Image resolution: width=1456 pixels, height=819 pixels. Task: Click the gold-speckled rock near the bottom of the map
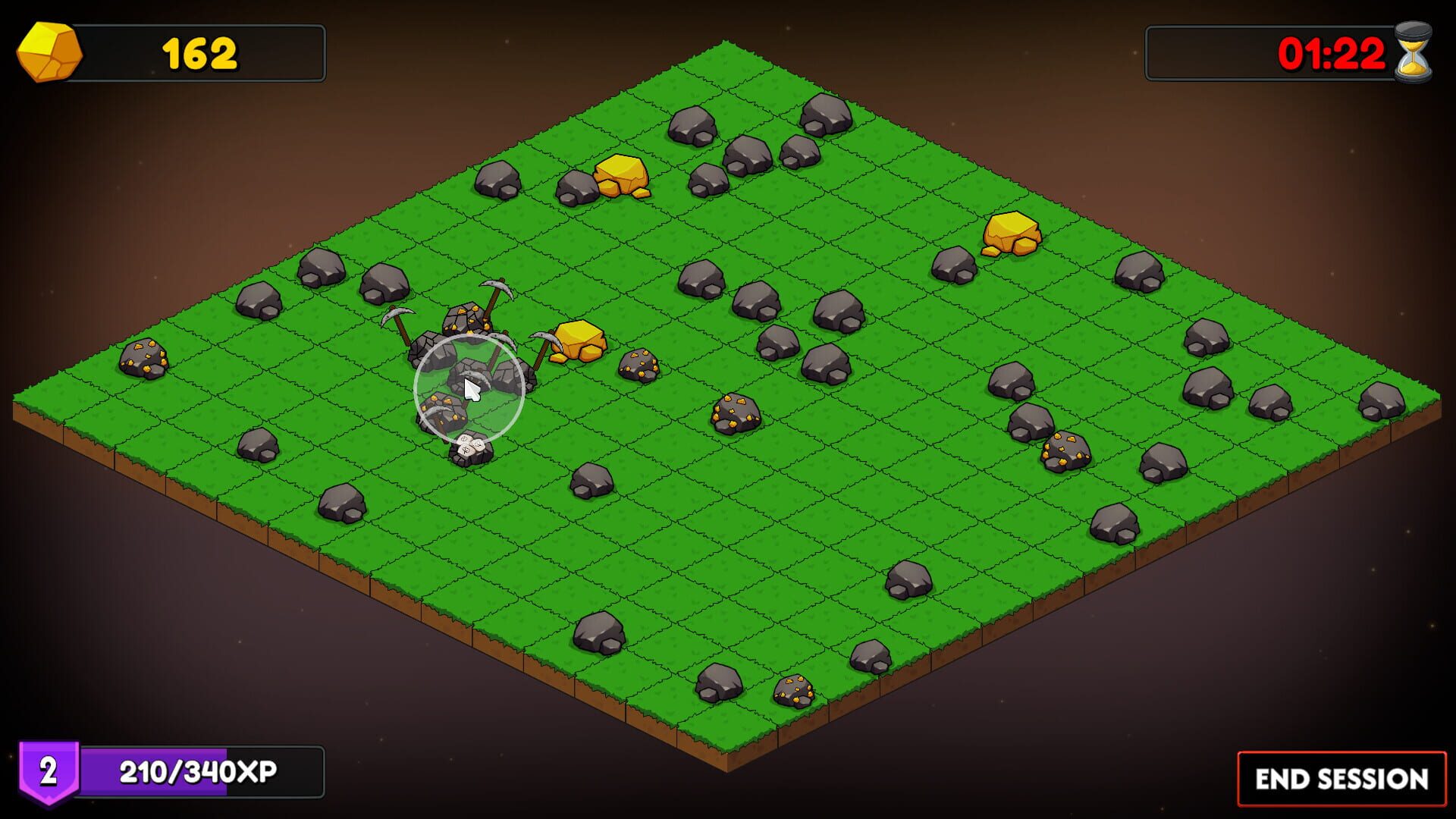(x=792, y=690)
